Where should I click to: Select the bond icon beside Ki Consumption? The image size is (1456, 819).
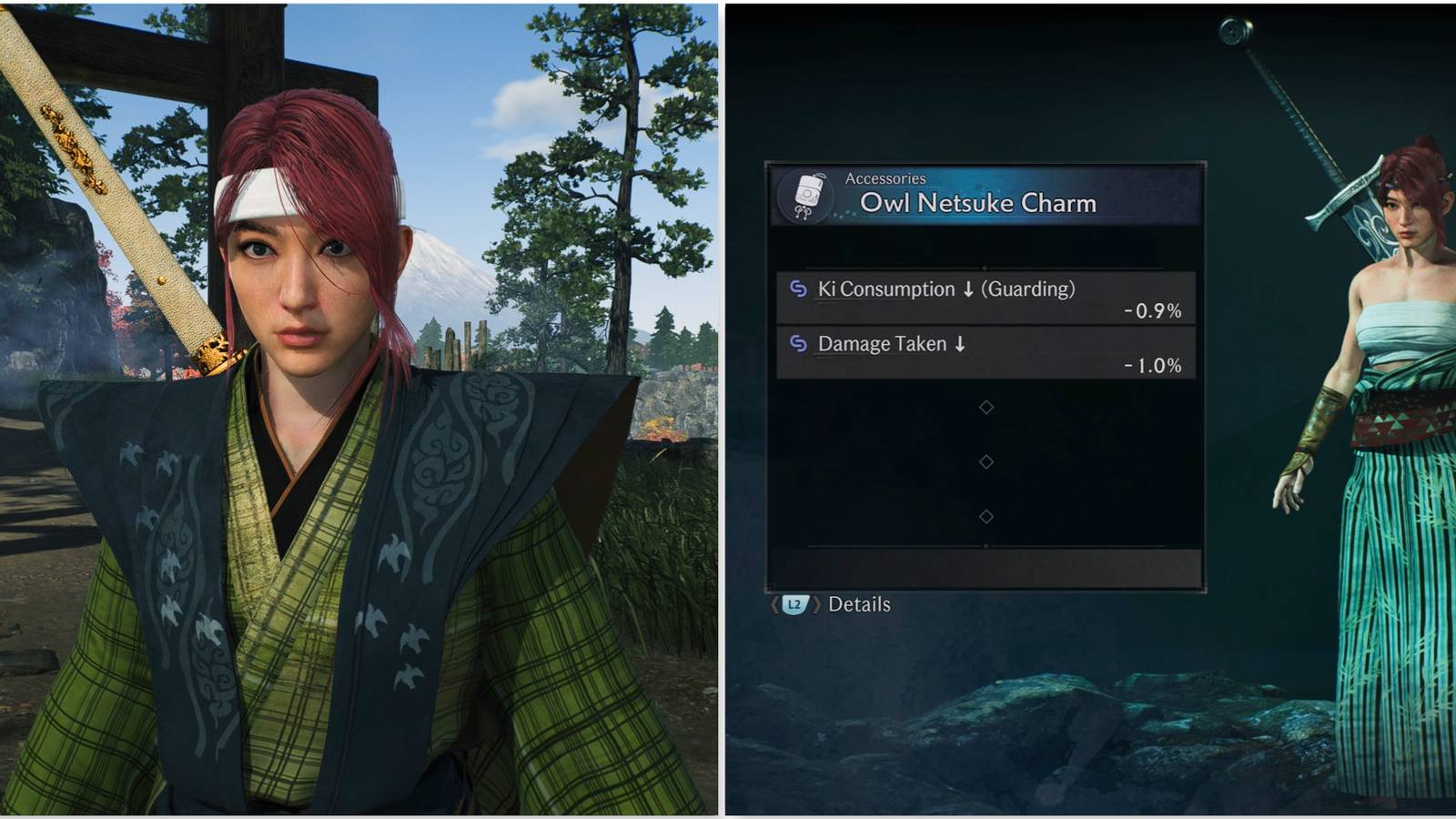click(x=797, y=289)
